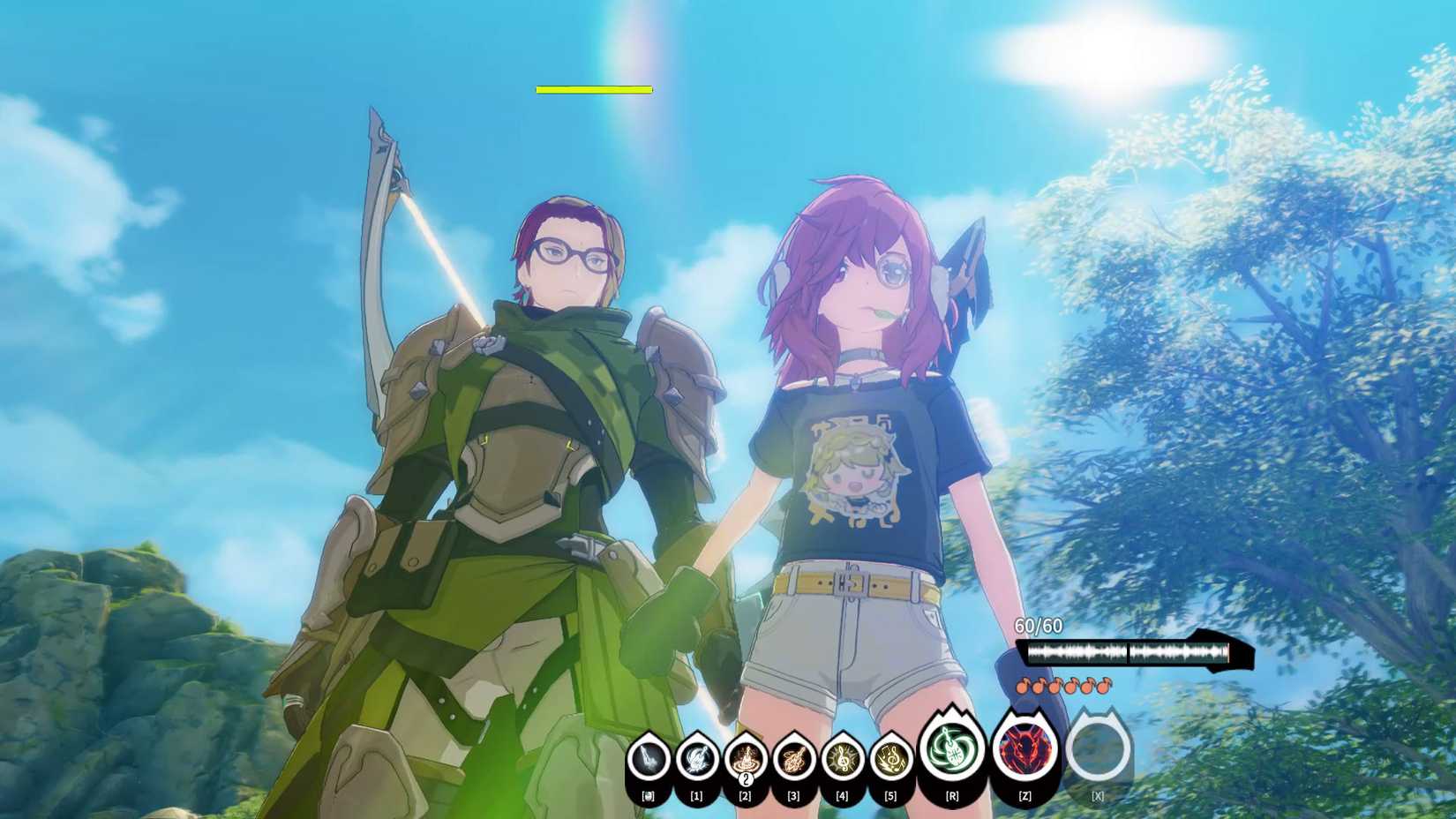Image resolution: width=1456 pixels, height=819 pixels.
Task: Click the waveform energy bar
Action: (x=1130, y=653)
